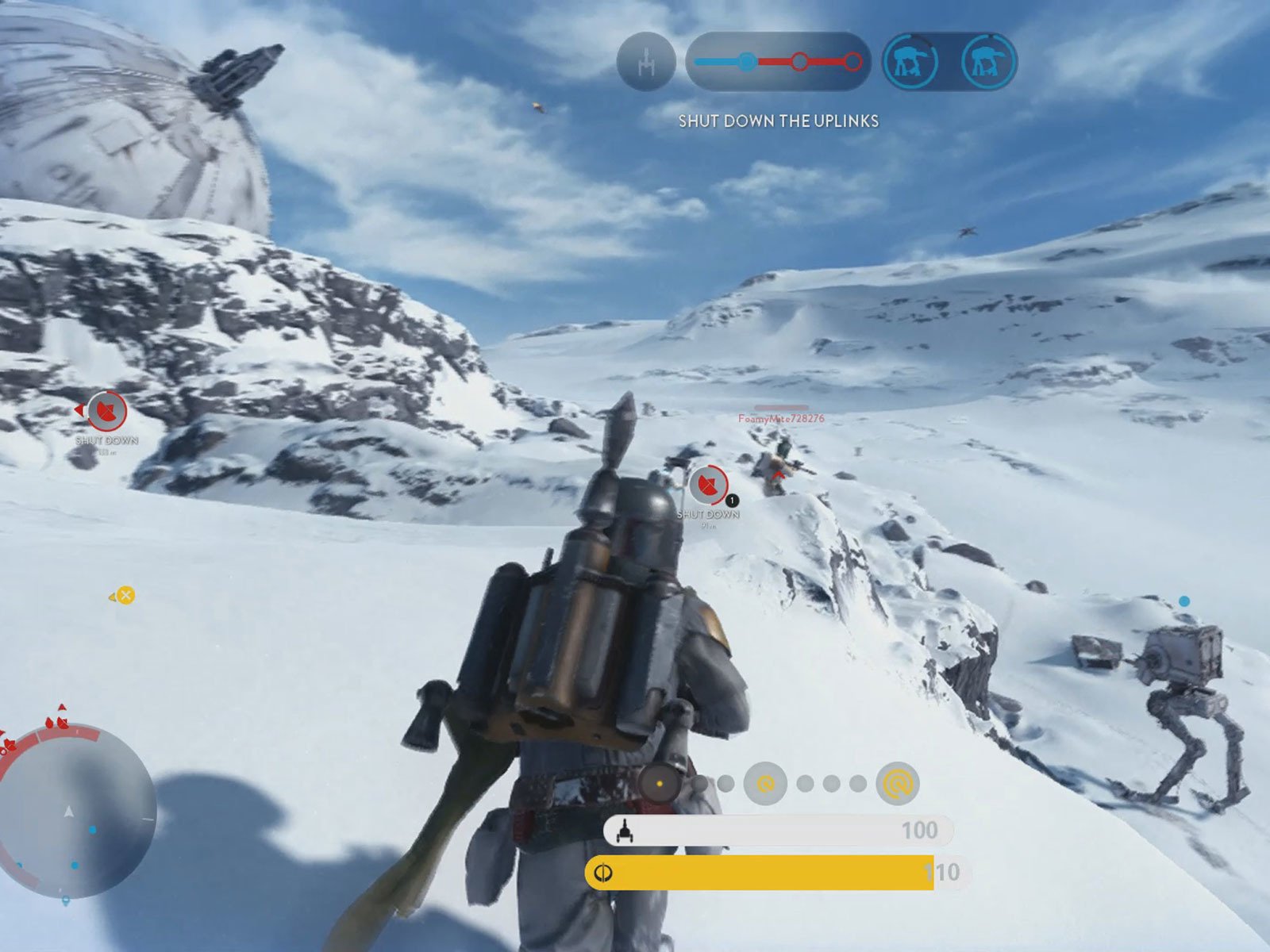This screenshot has height=952, width=1270.
Task: Open the left spiral ability icon in weapon wheel
Action: point(765,782)
